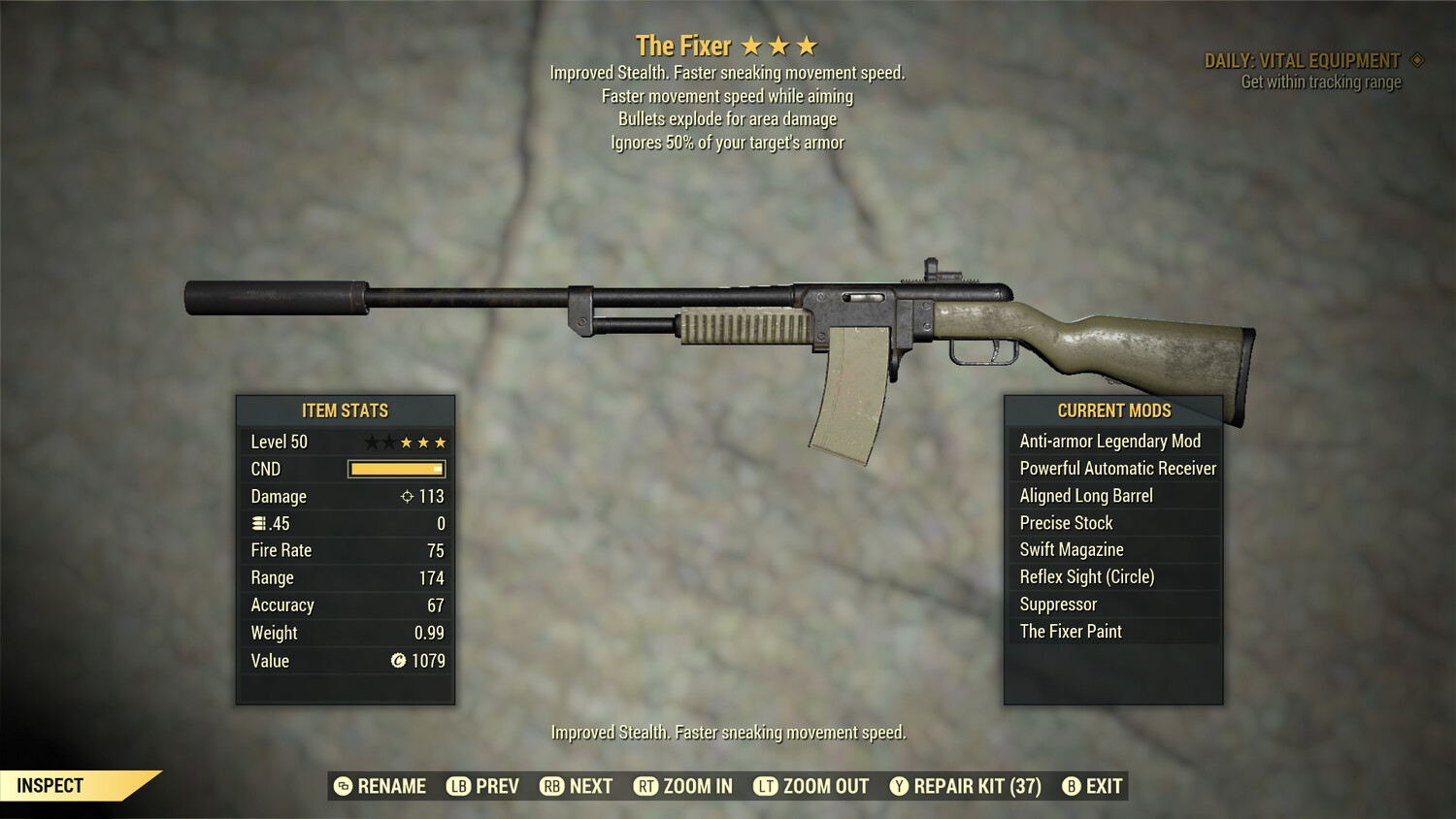The image size is (1456, 819).
Task: Click the RB button icon beside NEXT
Action: (551, 786)
